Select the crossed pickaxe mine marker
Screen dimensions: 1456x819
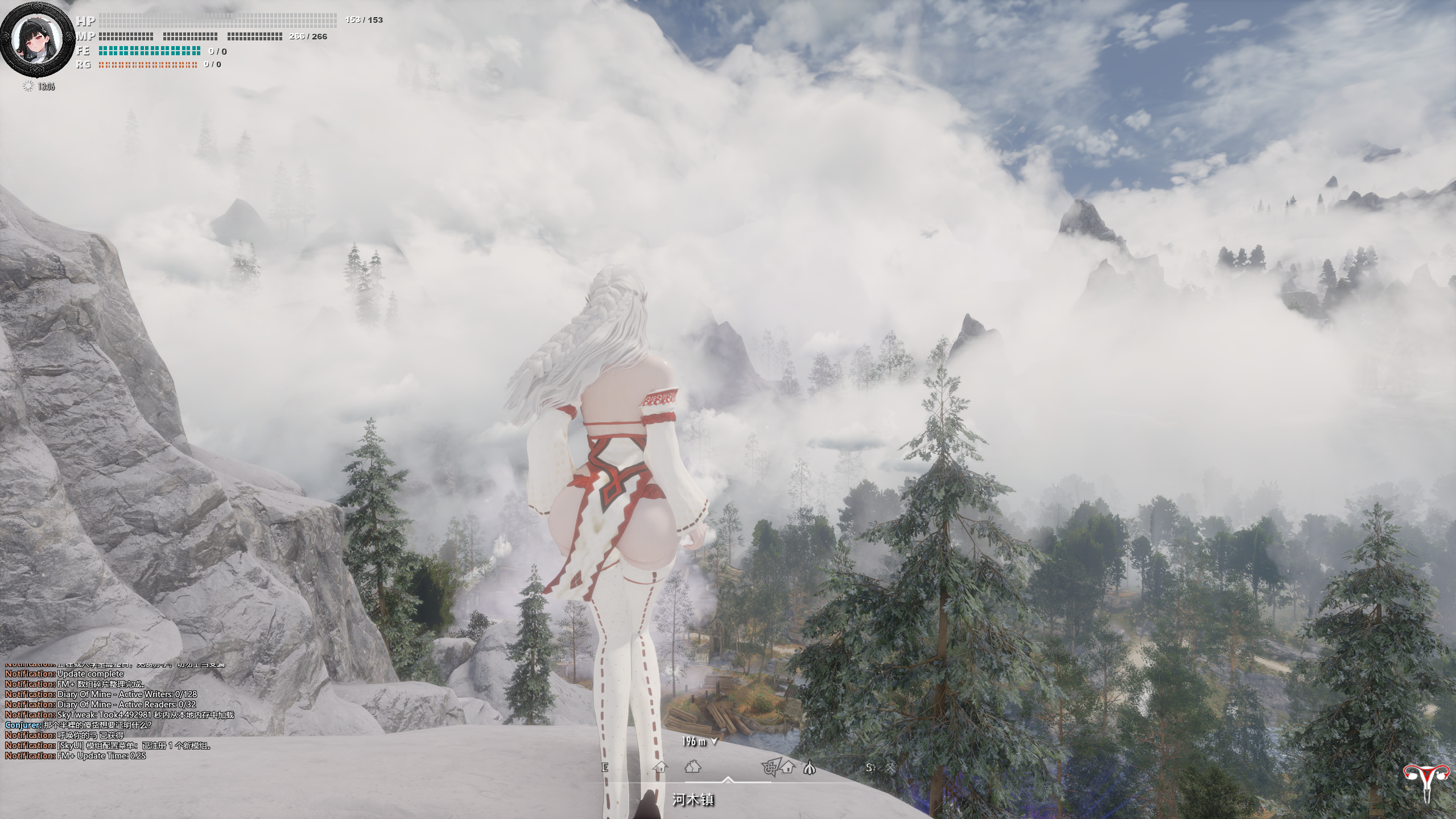click(890, 768)
